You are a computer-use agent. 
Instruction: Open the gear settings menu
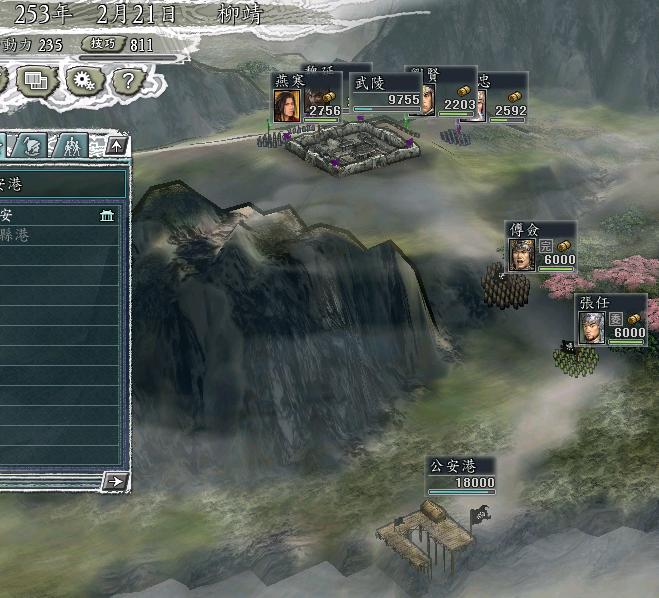click(x=83, y=79)
